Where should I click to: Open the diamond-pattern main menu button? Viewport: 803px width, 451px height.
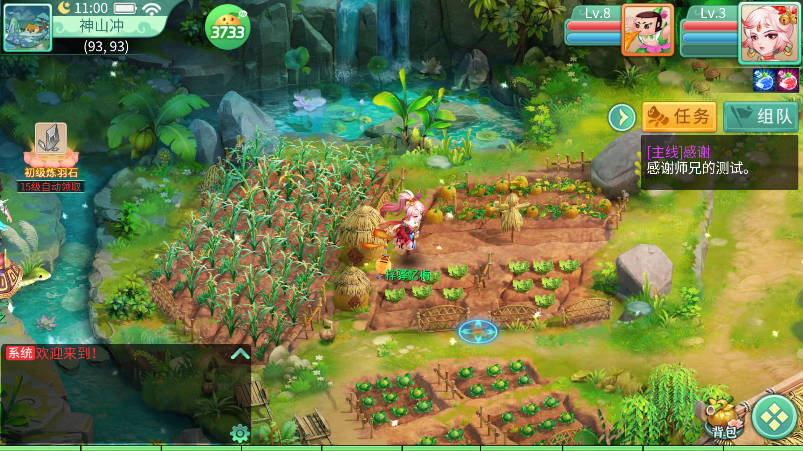tap(774, 418)
